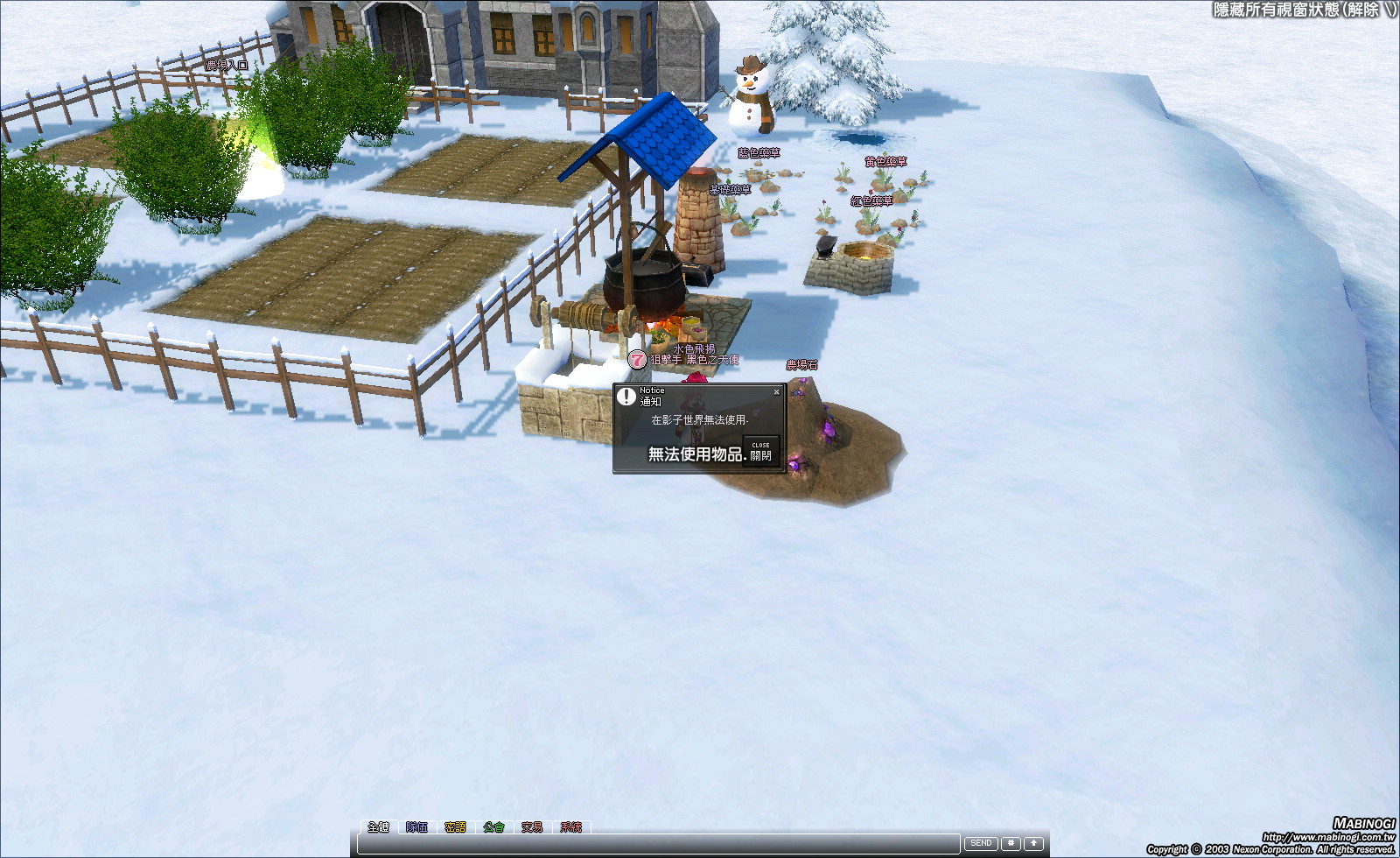Viewport: 1400px width, 858px height.
Task: Focus the chat message input field
Action: pyautogui.click(x=658, y=844)
